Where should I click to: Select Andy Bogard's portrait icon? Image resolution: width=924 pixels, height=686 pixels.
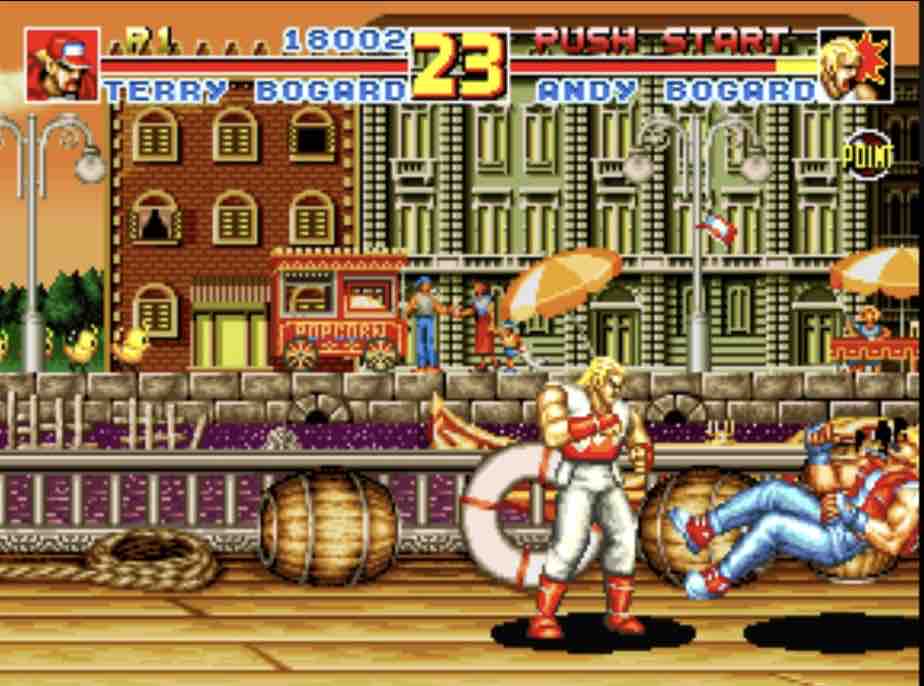click(855, 65)
